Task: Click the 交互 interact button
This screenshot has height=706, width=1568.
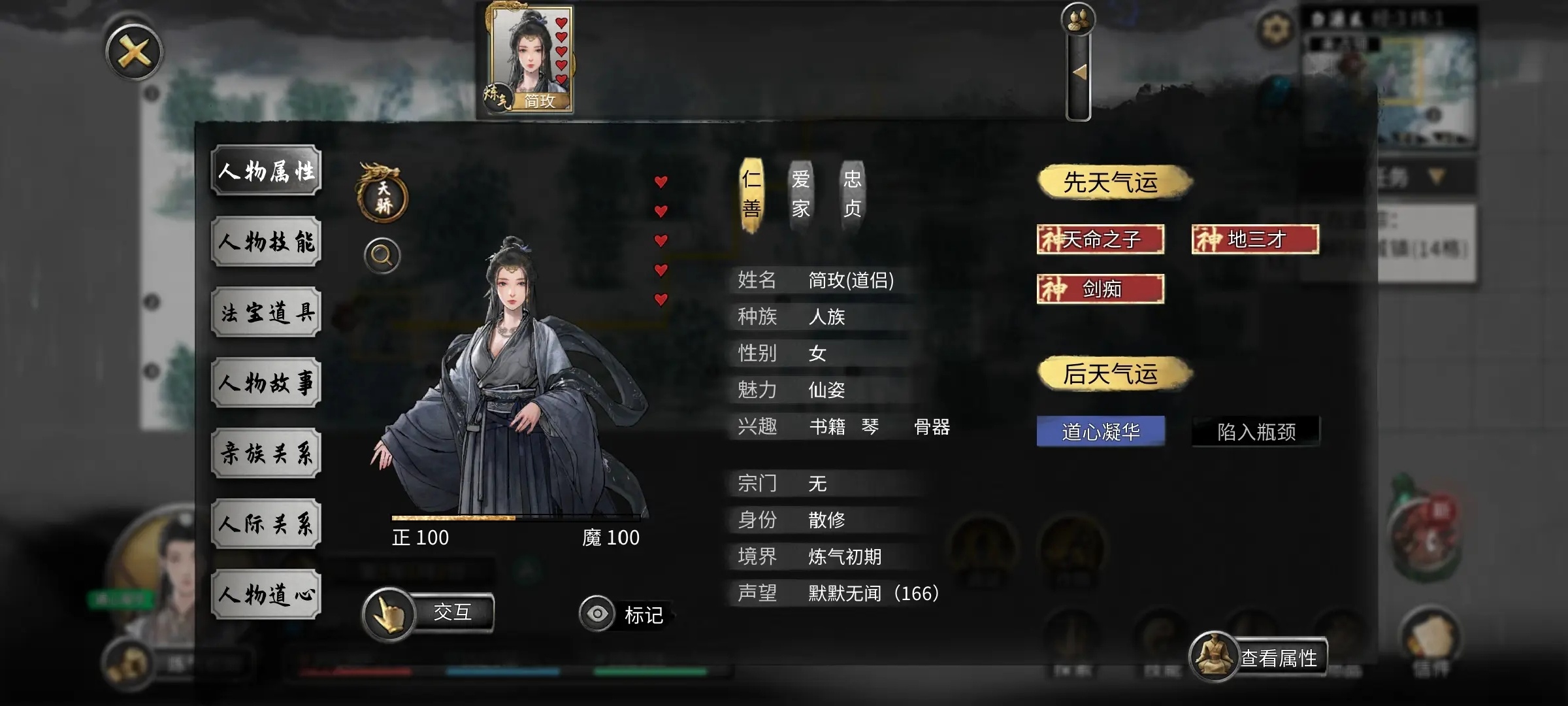Action: (x=429, y=613)
